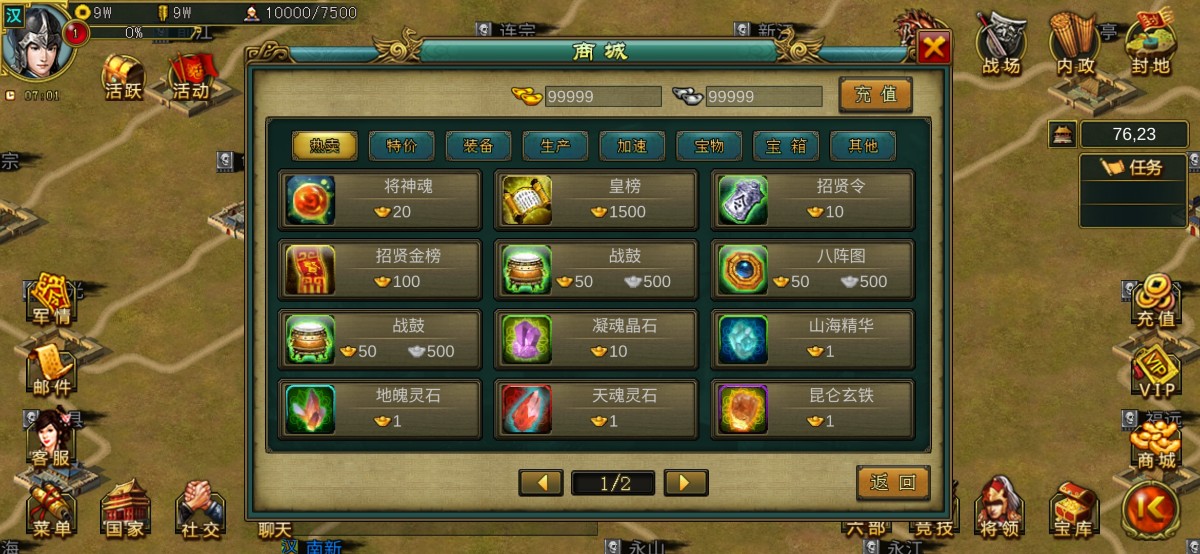The height and width of the screenshot is (554, 1200).
Task: Select the 生产 category tab
Action: point(555,146)
